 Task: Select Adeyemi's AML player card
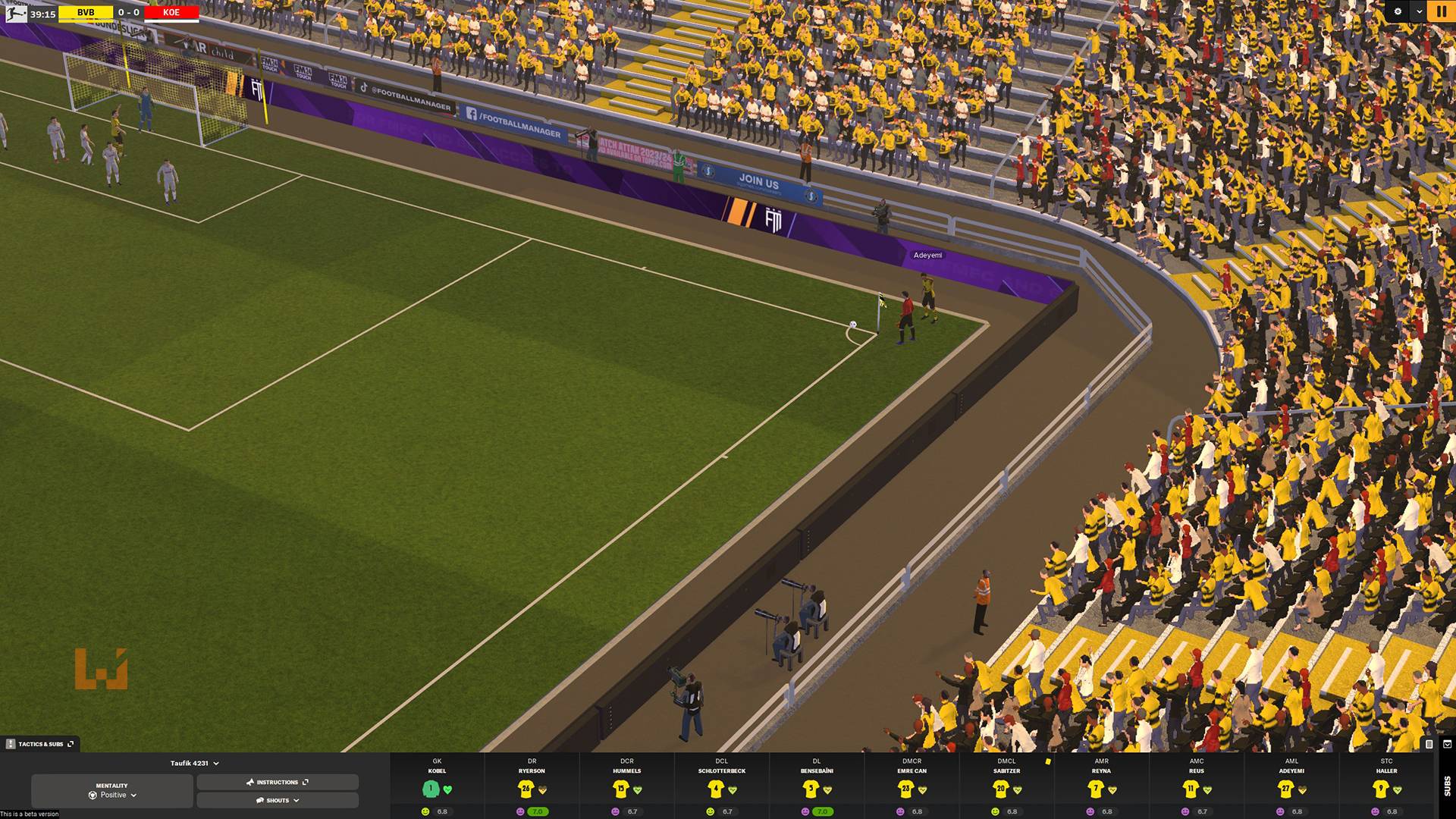tap(1291, 786)
